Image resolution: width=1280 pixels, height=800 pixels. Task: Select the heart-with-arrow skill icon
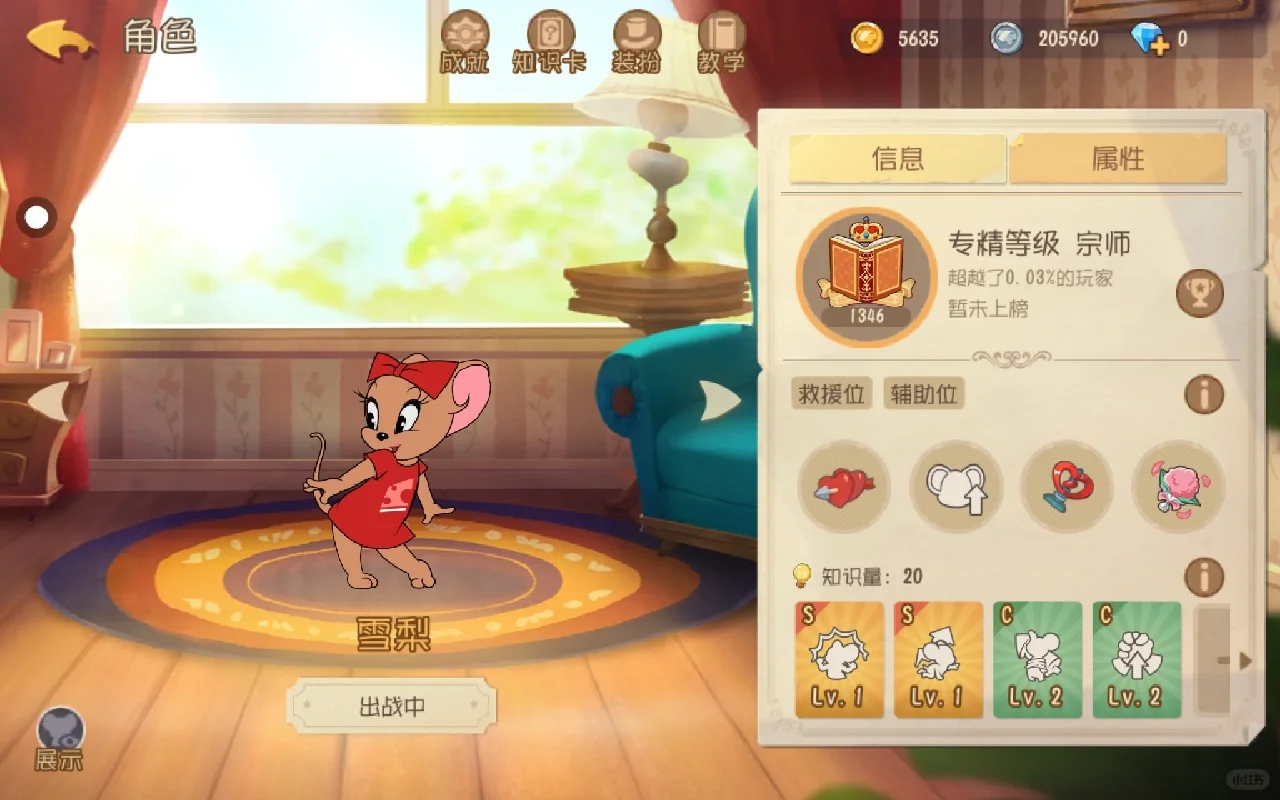pyautogui.click(x=844, y=487)
